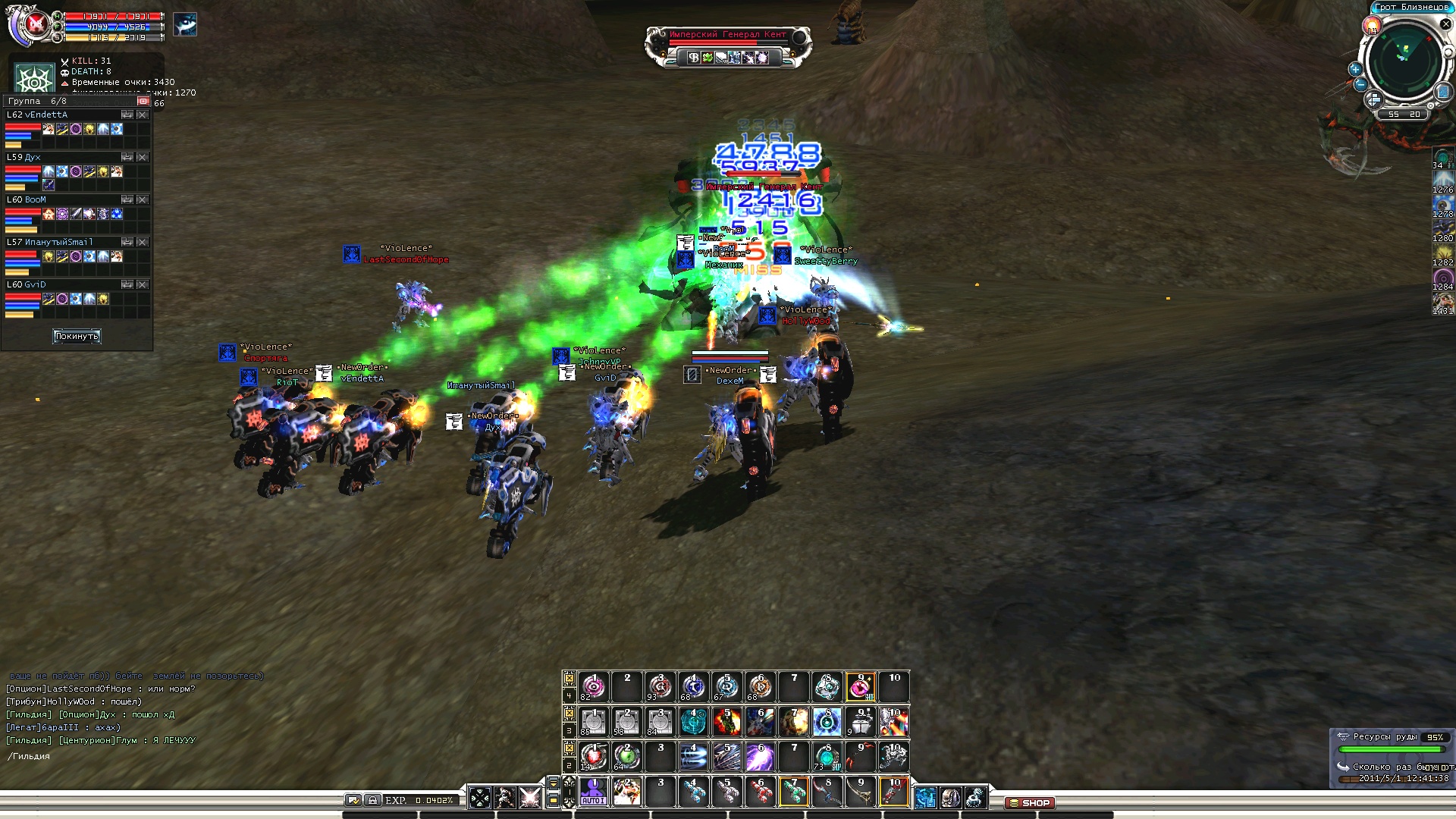
Task: Cast the fiery explosion skill in slot 5
Action: tap(726, 722)
